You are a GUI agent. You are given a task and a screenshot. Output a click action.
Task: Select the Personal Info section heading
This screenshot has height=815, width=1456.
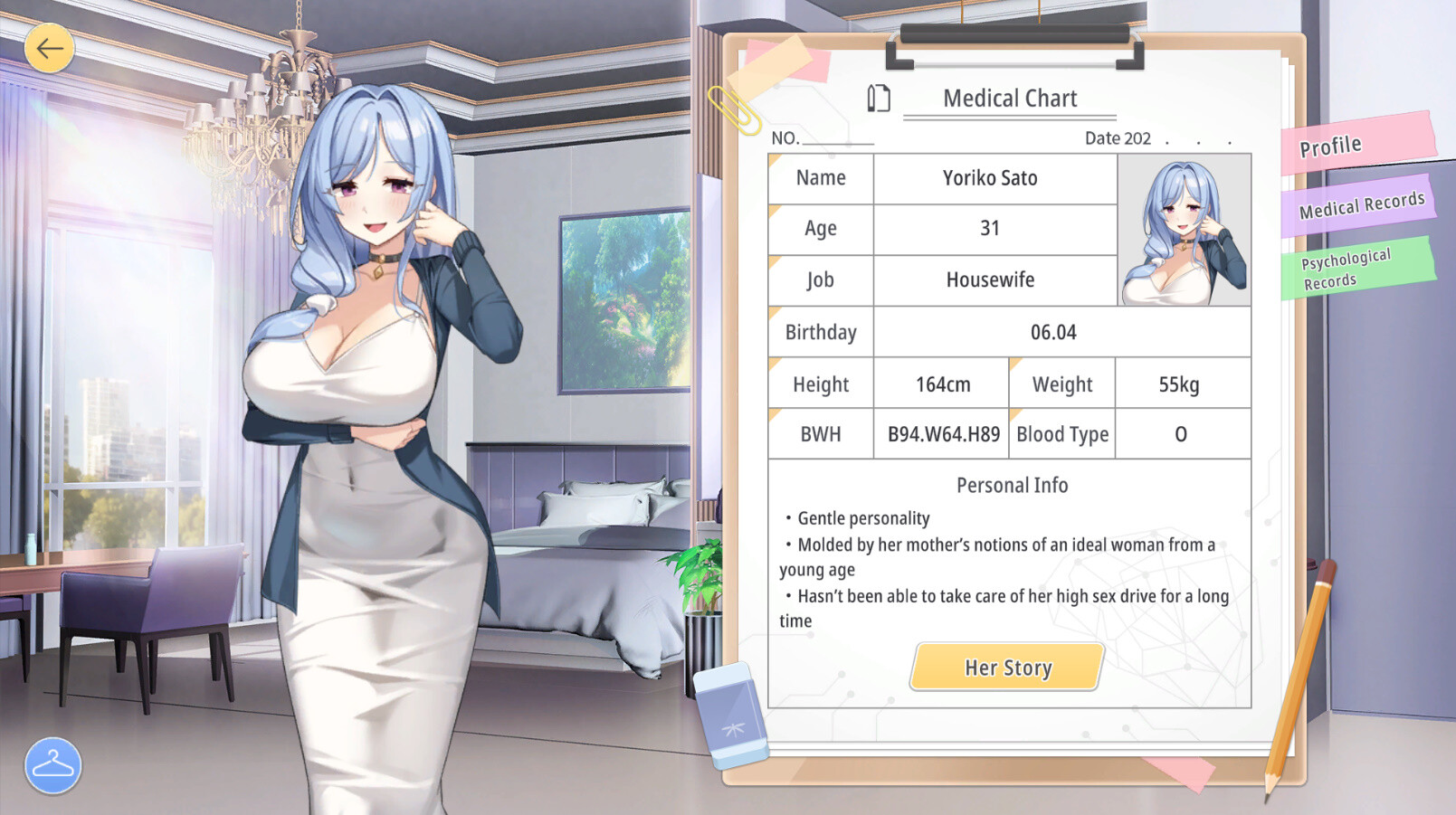click(x=1011, y=485)
